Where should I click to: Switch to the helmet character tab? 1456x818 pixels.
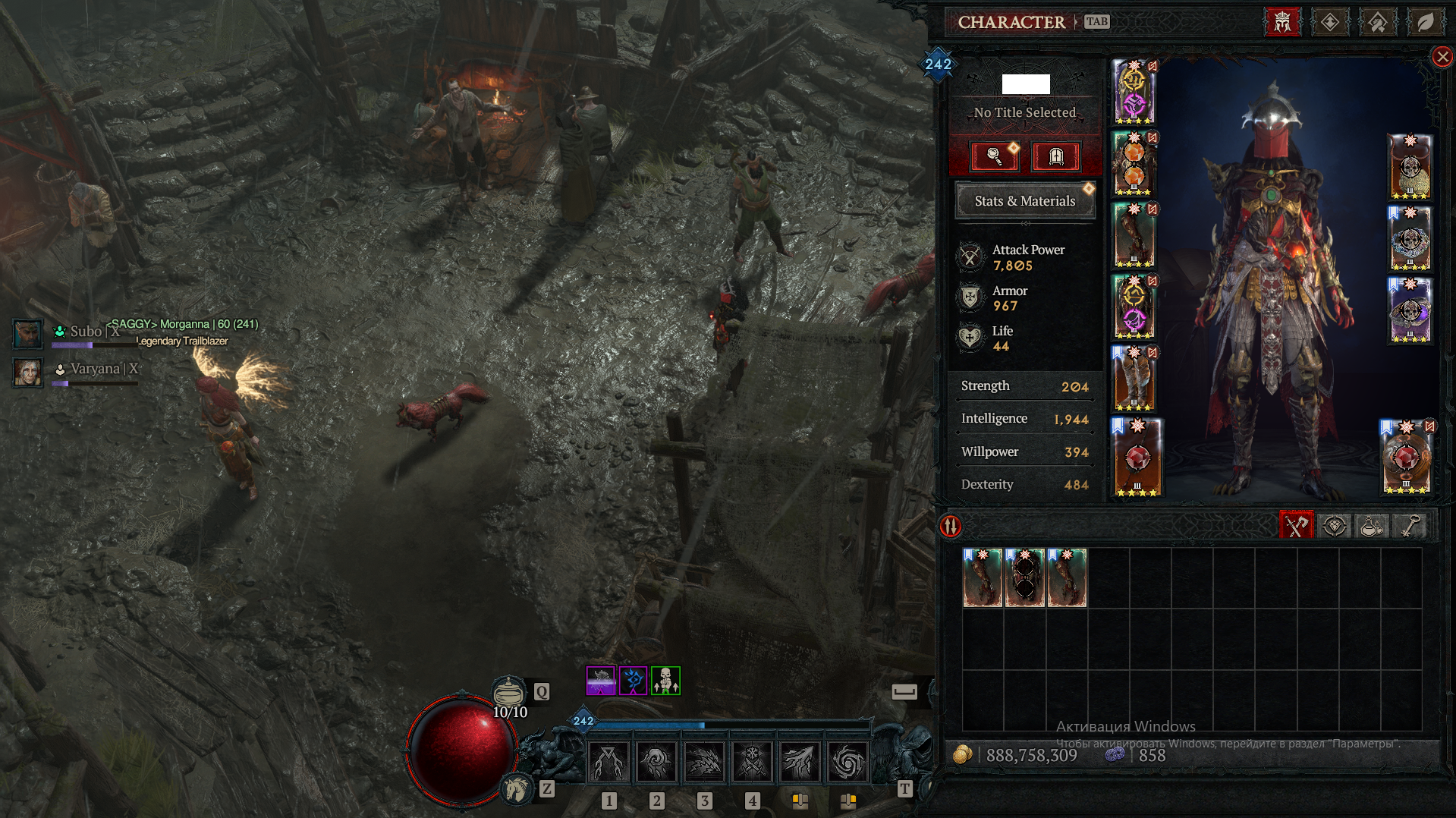click(1282, 22)
